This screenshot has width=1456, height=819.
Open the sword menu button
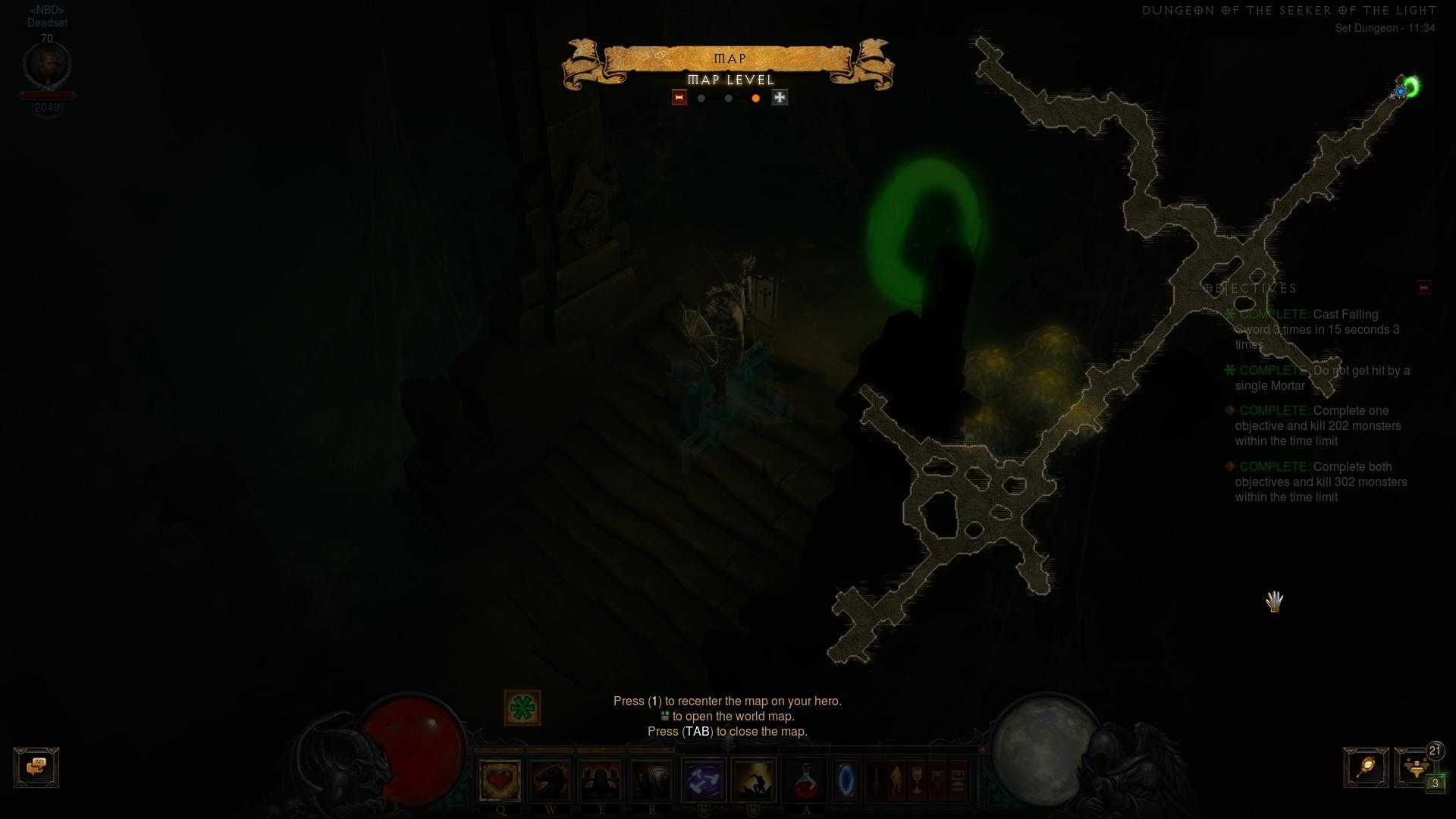tap(876, 780)
